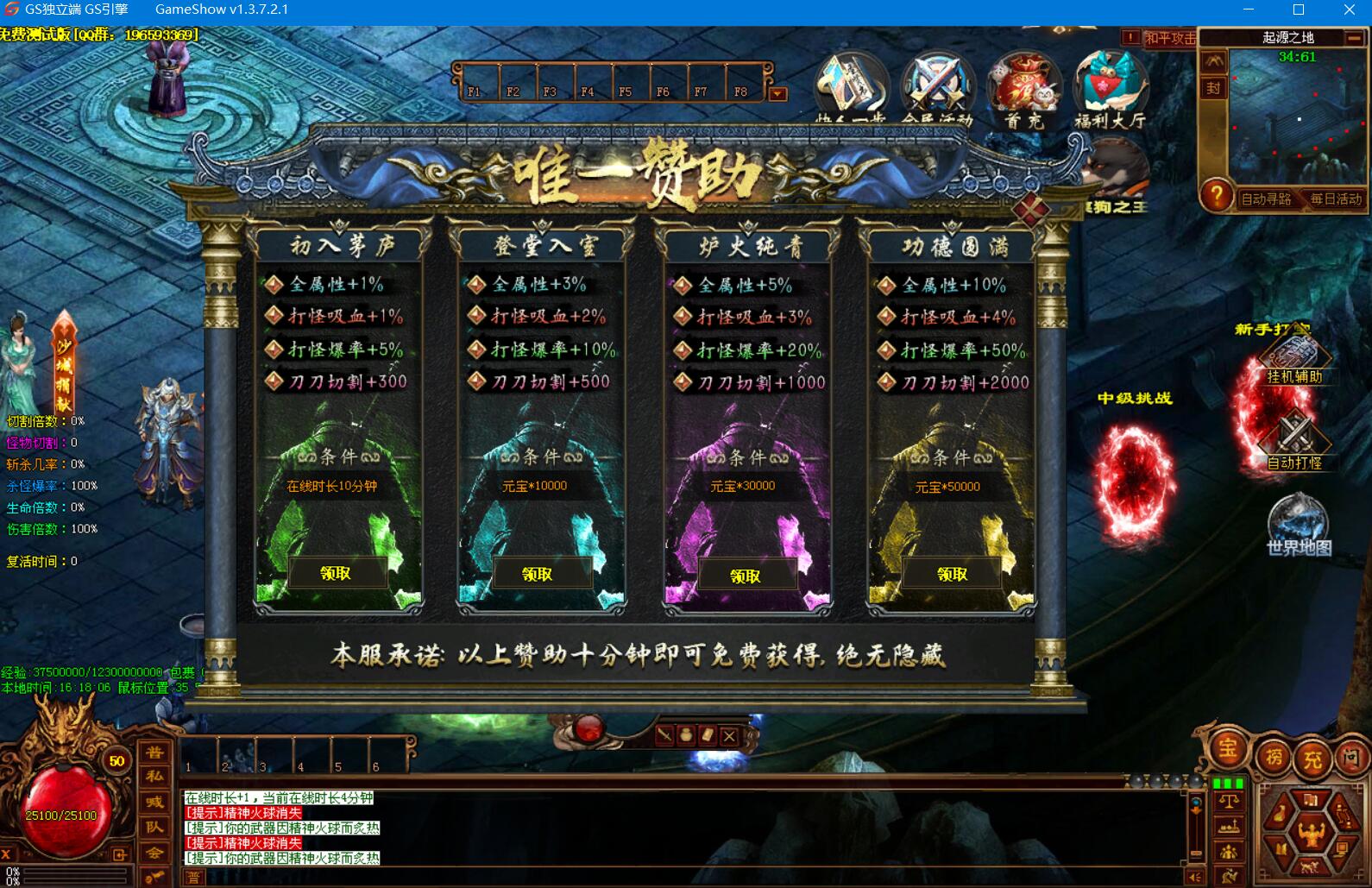Open the 每日活动 daily activities
The width and height of the screenshot is (1372, 888).
[x=1335, y=198]
